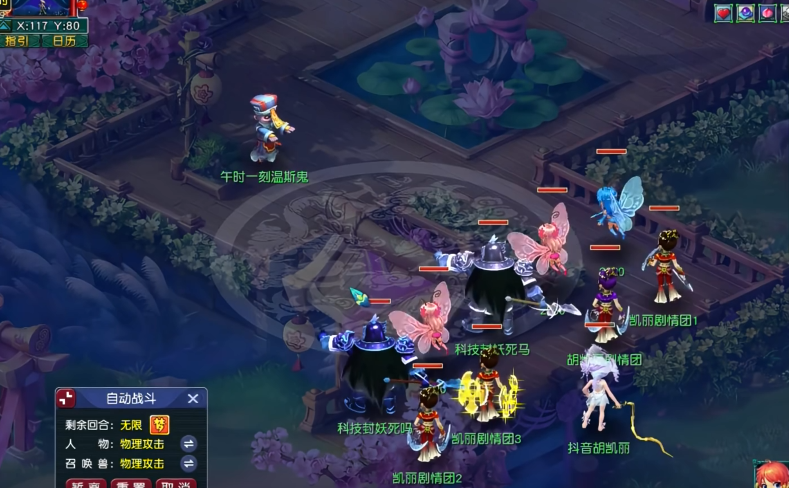Click the pink peach status icon
This screenshot has height=488, width=789.
(768, 13)
